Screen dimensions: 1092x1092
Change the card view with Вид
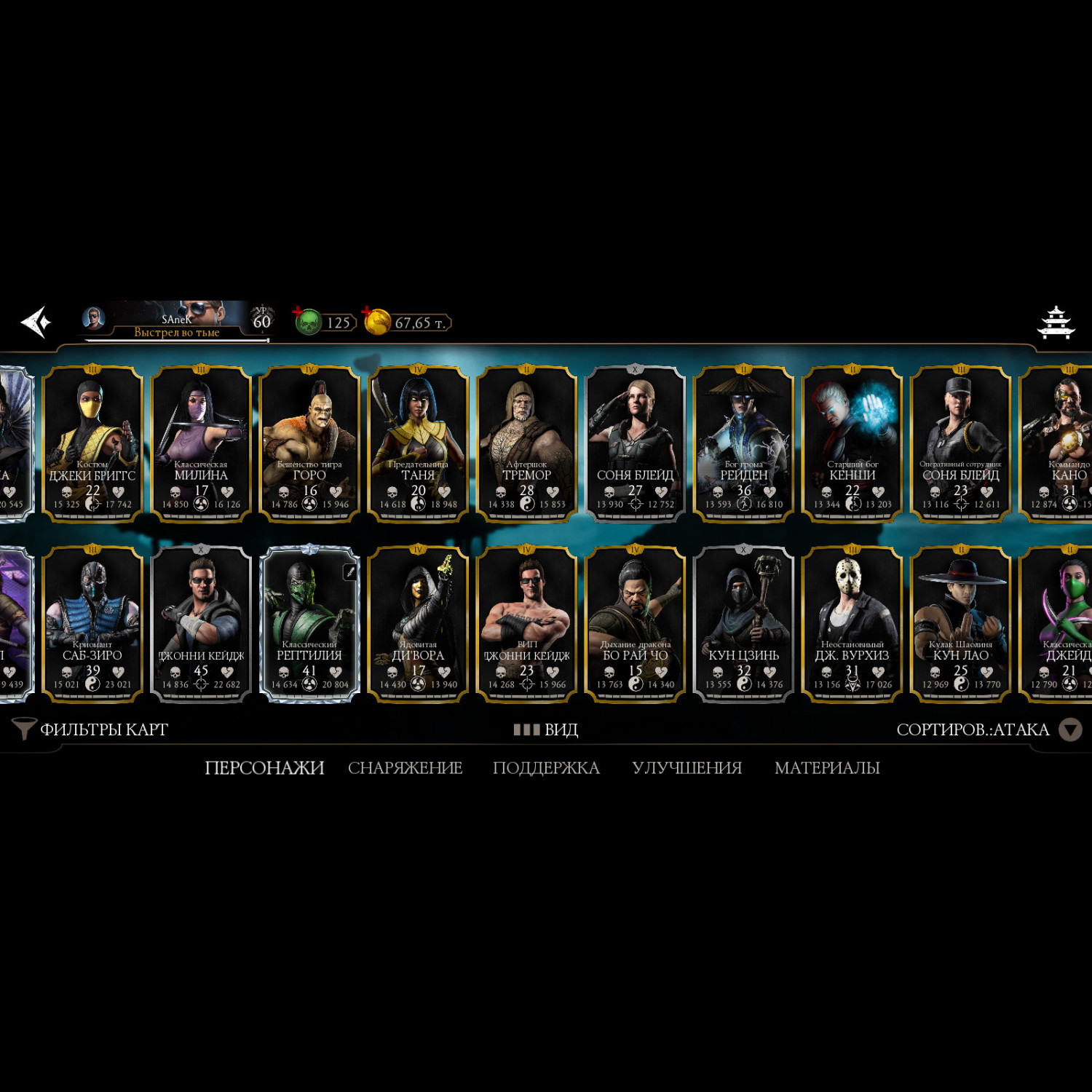(x=546, y=729)
